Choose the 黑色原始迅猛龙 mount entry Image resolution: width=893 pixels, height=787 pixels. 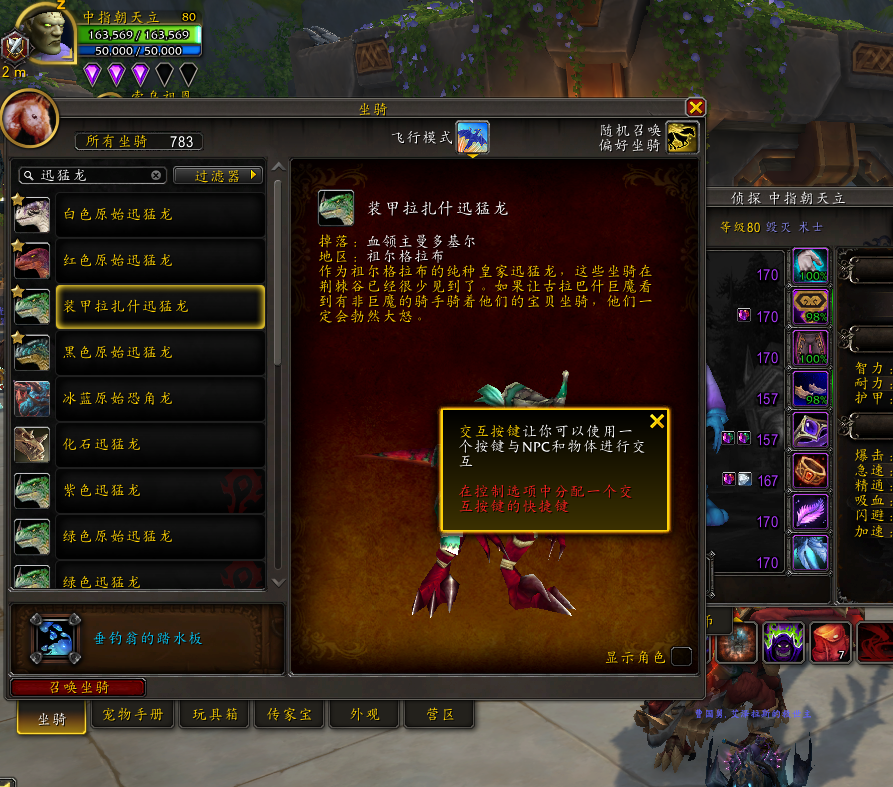coord(139,352)
